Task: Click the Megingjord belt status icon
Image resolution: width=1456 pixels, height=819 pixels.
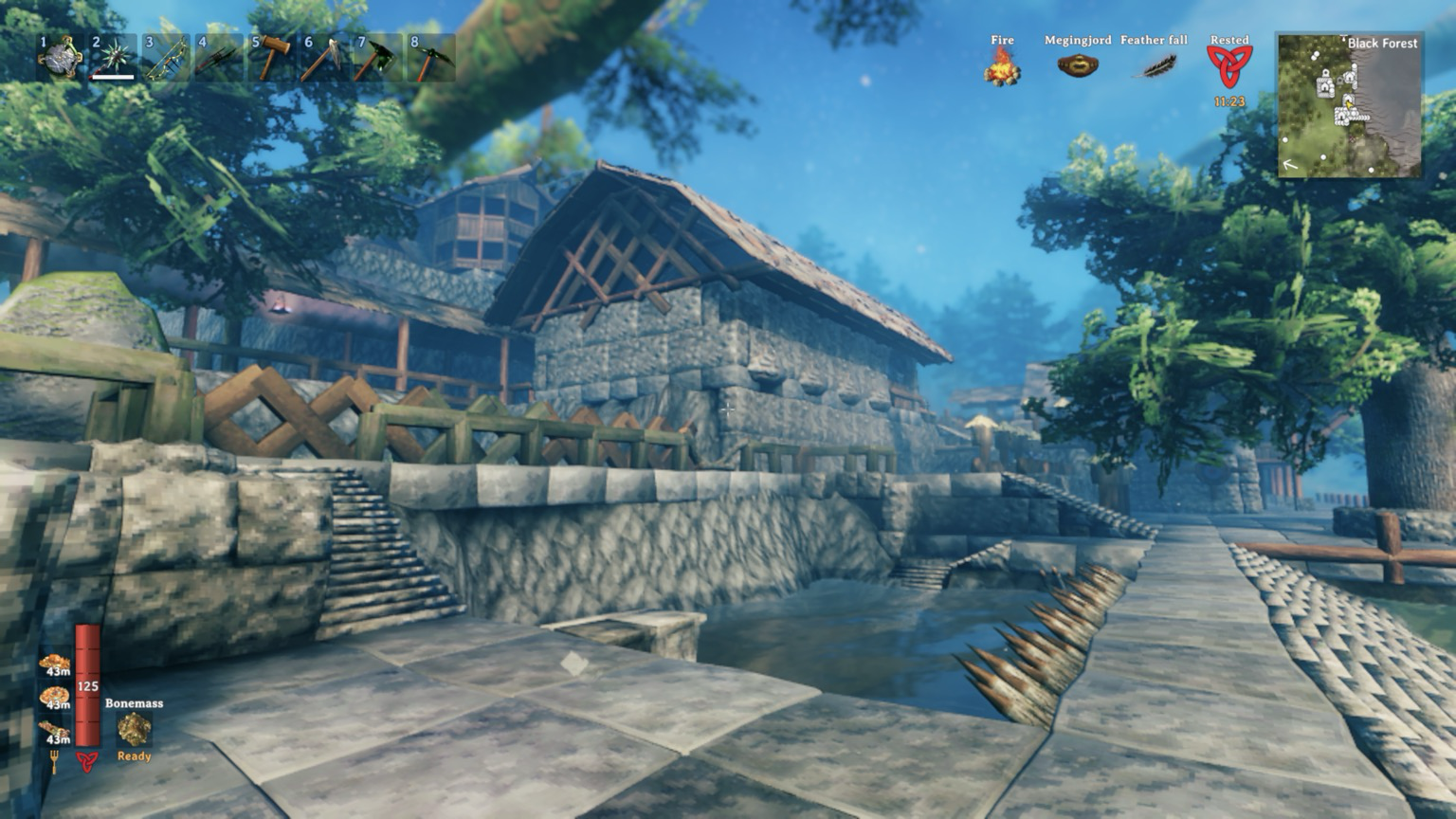Action: [1078, 66]
